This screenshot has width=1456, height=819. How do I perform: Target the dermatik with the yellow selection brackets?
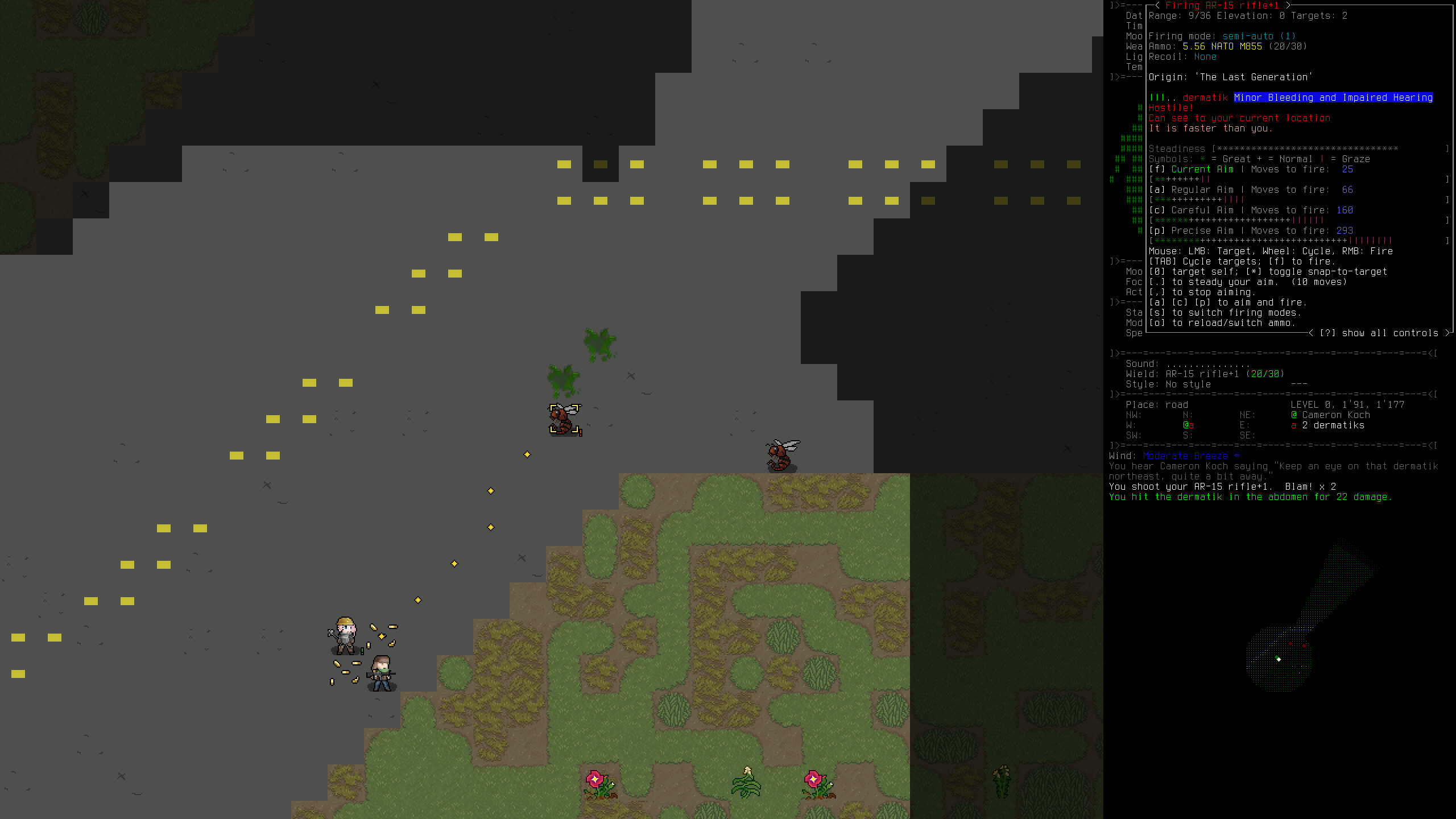point(564,420)
